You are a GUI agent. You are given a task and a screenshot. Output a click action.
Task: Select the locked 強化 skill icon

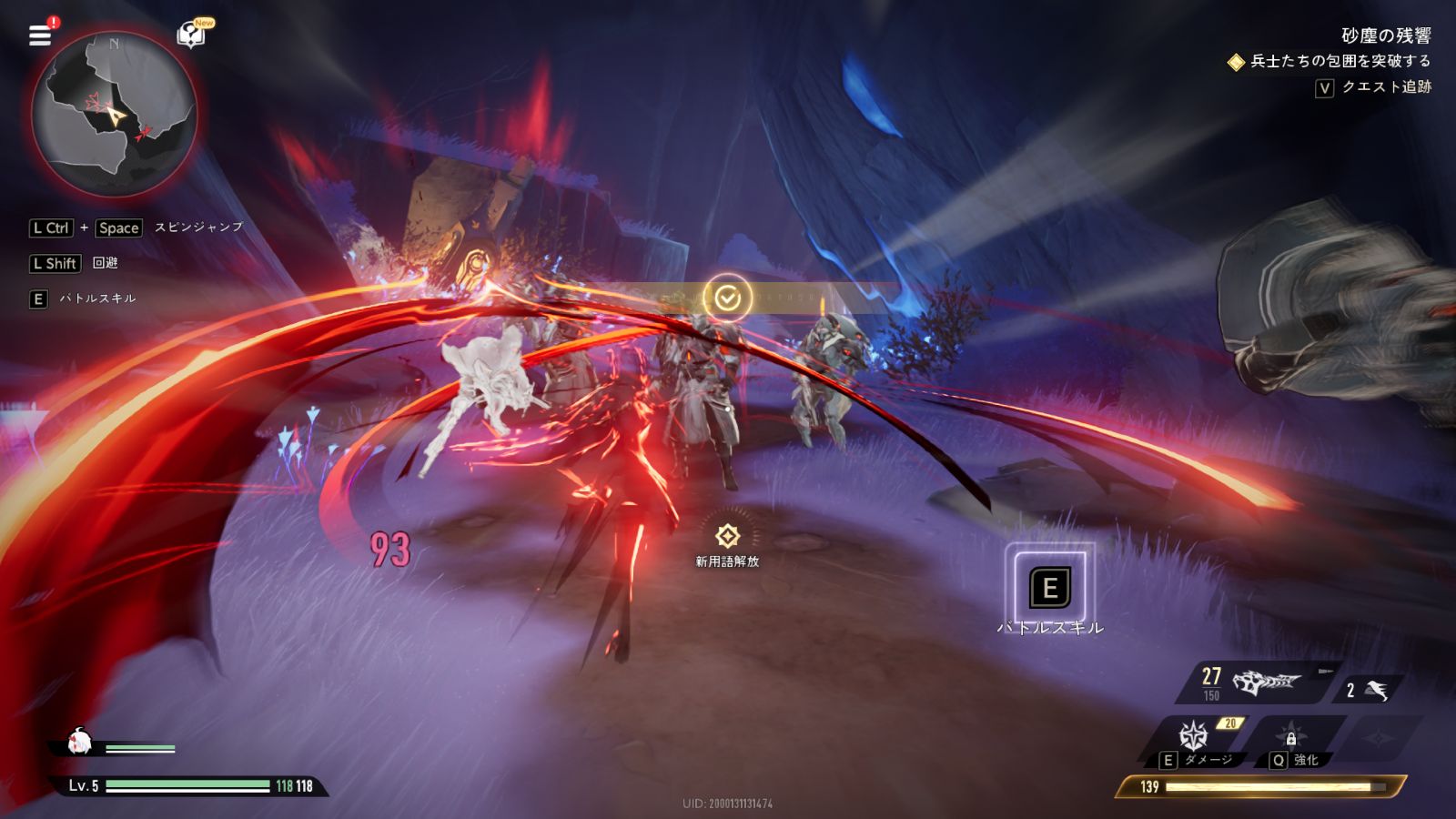click(x=1290, y=735)
